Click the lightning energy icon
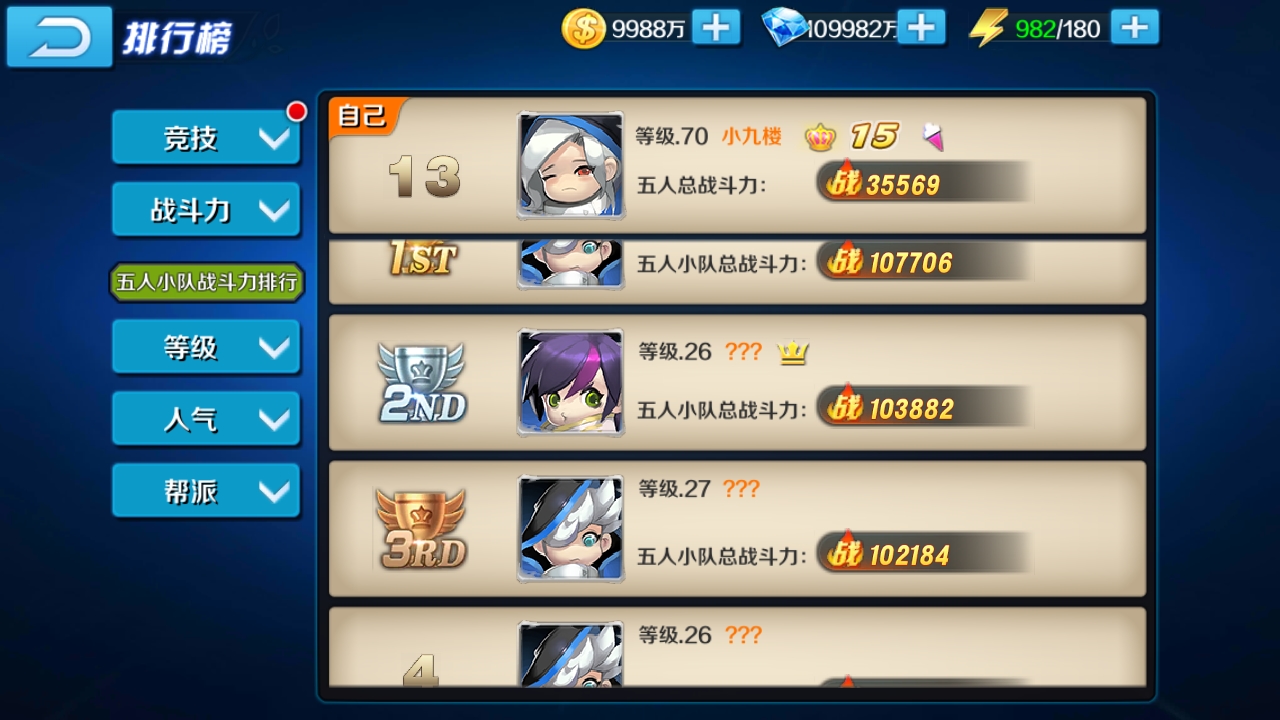This screenshot has height=720, width=1280. [988, 29]
